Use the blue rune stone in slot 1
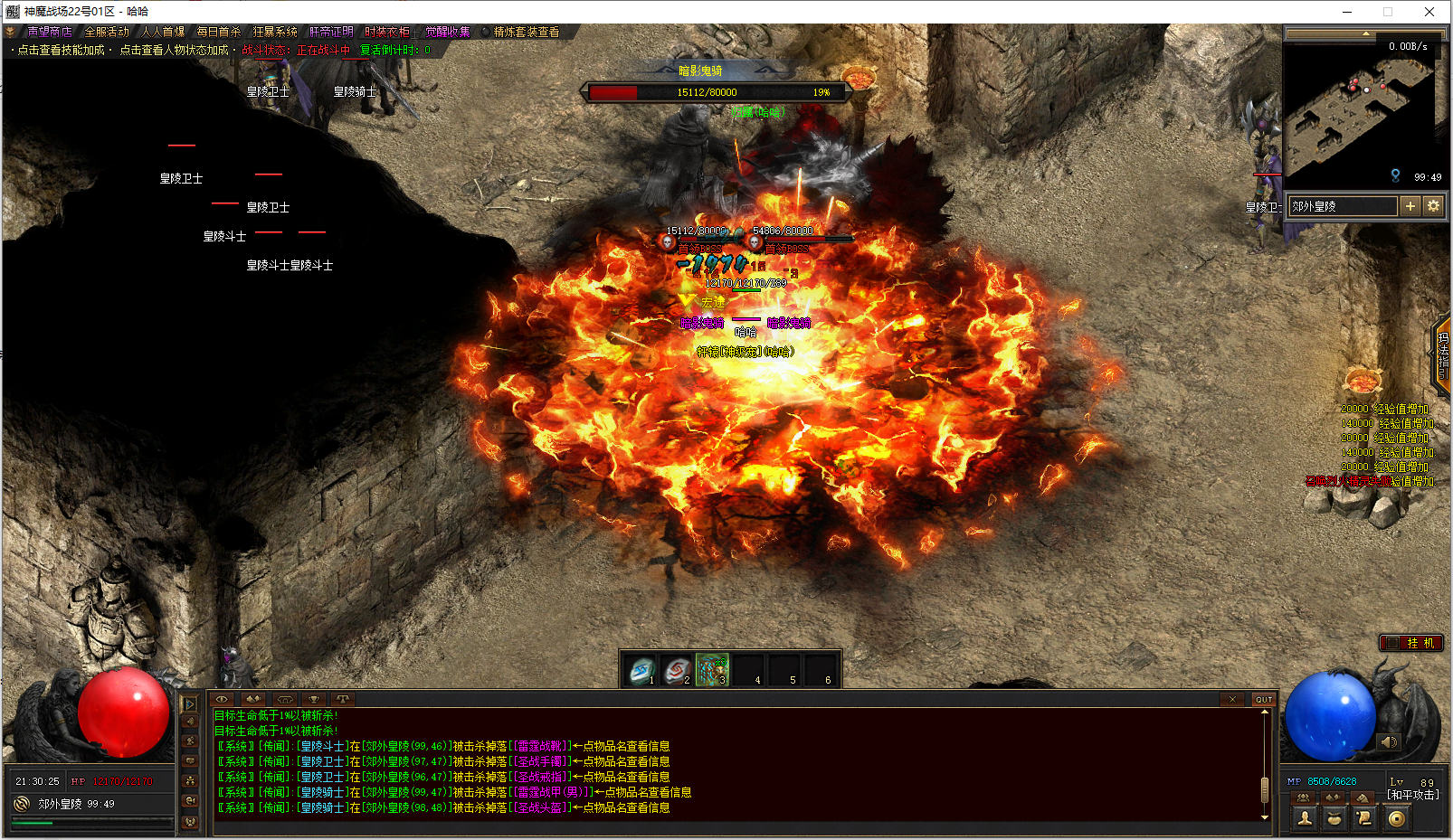The height and width of the screenshot is (840, 1453). 641,671
